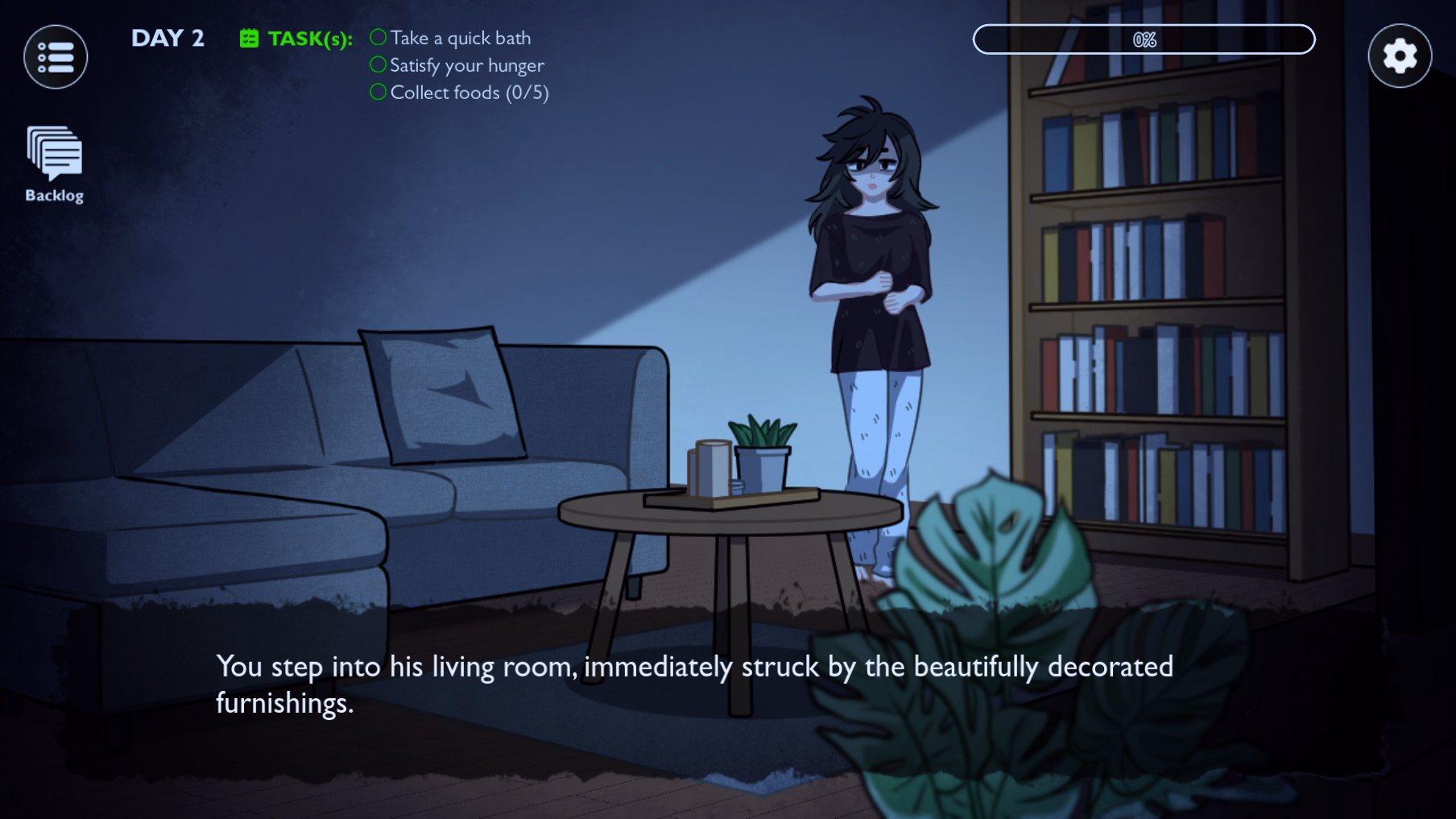Open the Backlog dialogue history
The image size is (1456, 819).
click(54, 163)
